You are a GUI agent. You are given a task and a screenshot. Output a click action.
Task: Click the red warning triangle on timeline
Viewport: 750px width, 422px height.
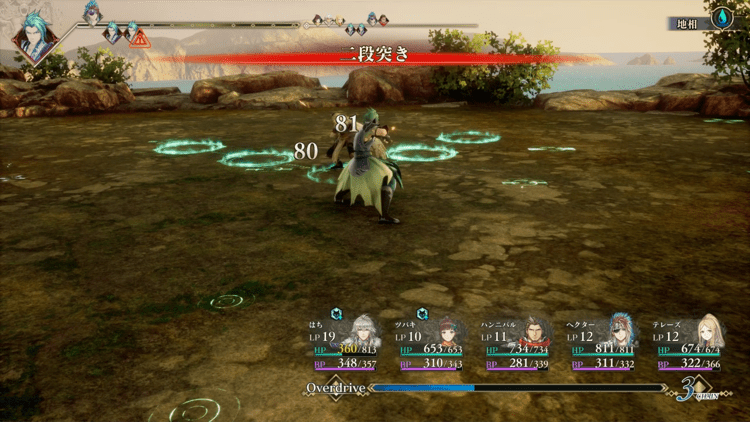[x=139, y=39]
